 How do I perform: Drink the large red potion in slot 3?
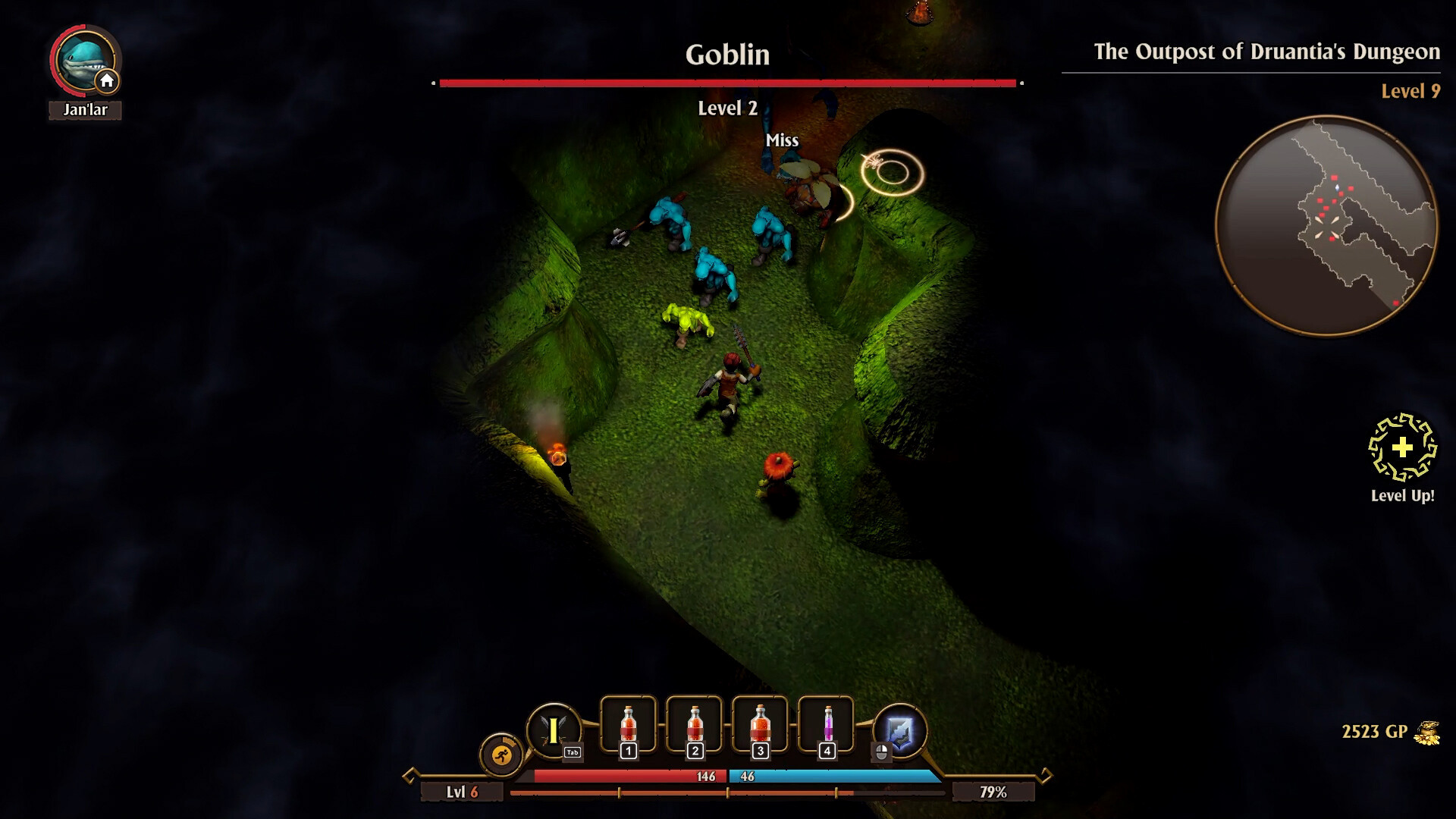760,726
